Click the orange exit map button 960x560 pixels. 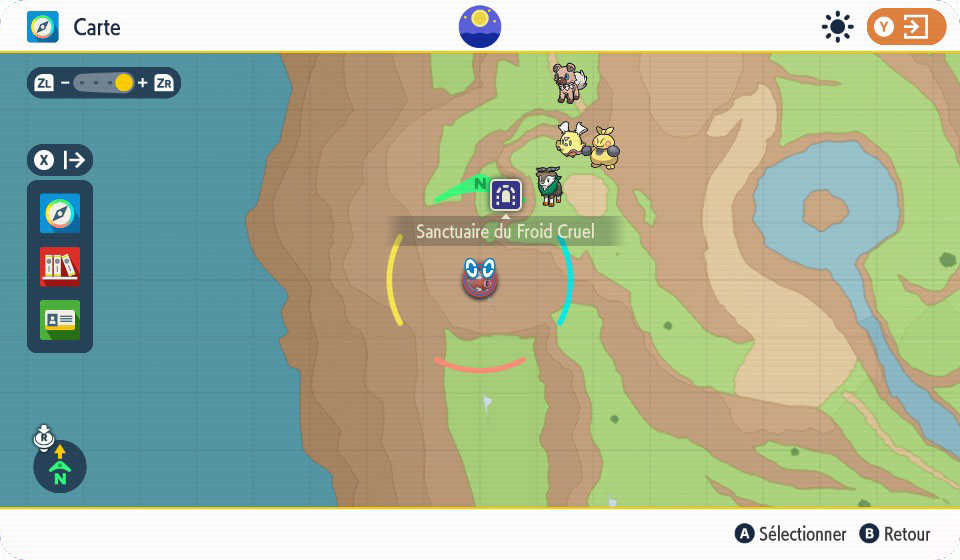tap(905, 27)
